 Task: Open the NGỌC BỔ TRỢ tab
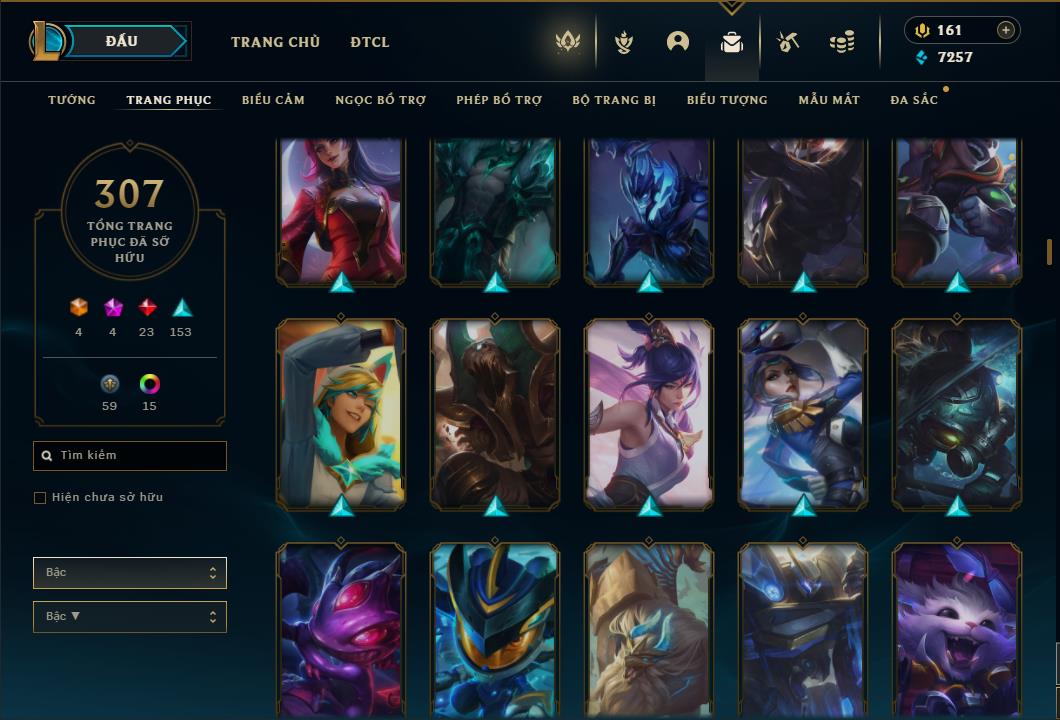pos(381,100)
